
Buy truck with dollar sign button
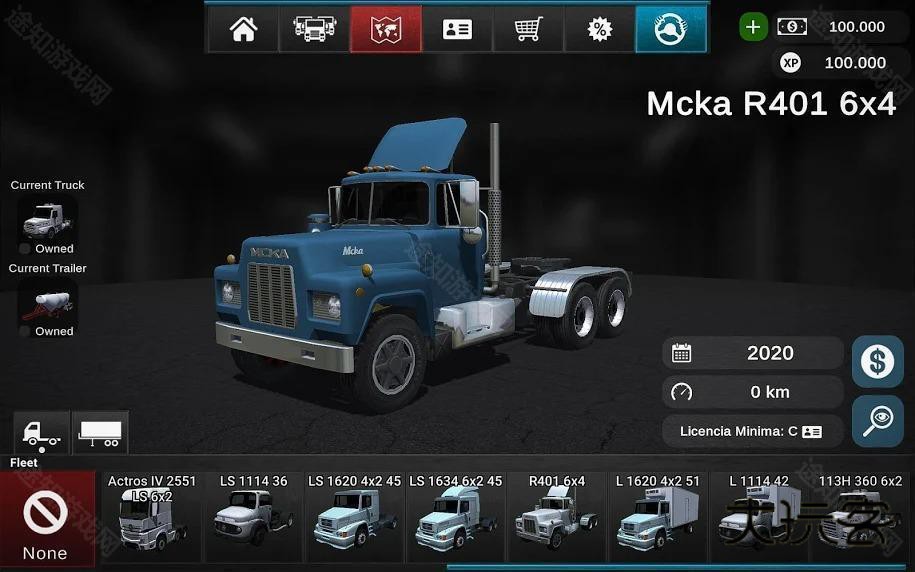(x=877, y=361)
